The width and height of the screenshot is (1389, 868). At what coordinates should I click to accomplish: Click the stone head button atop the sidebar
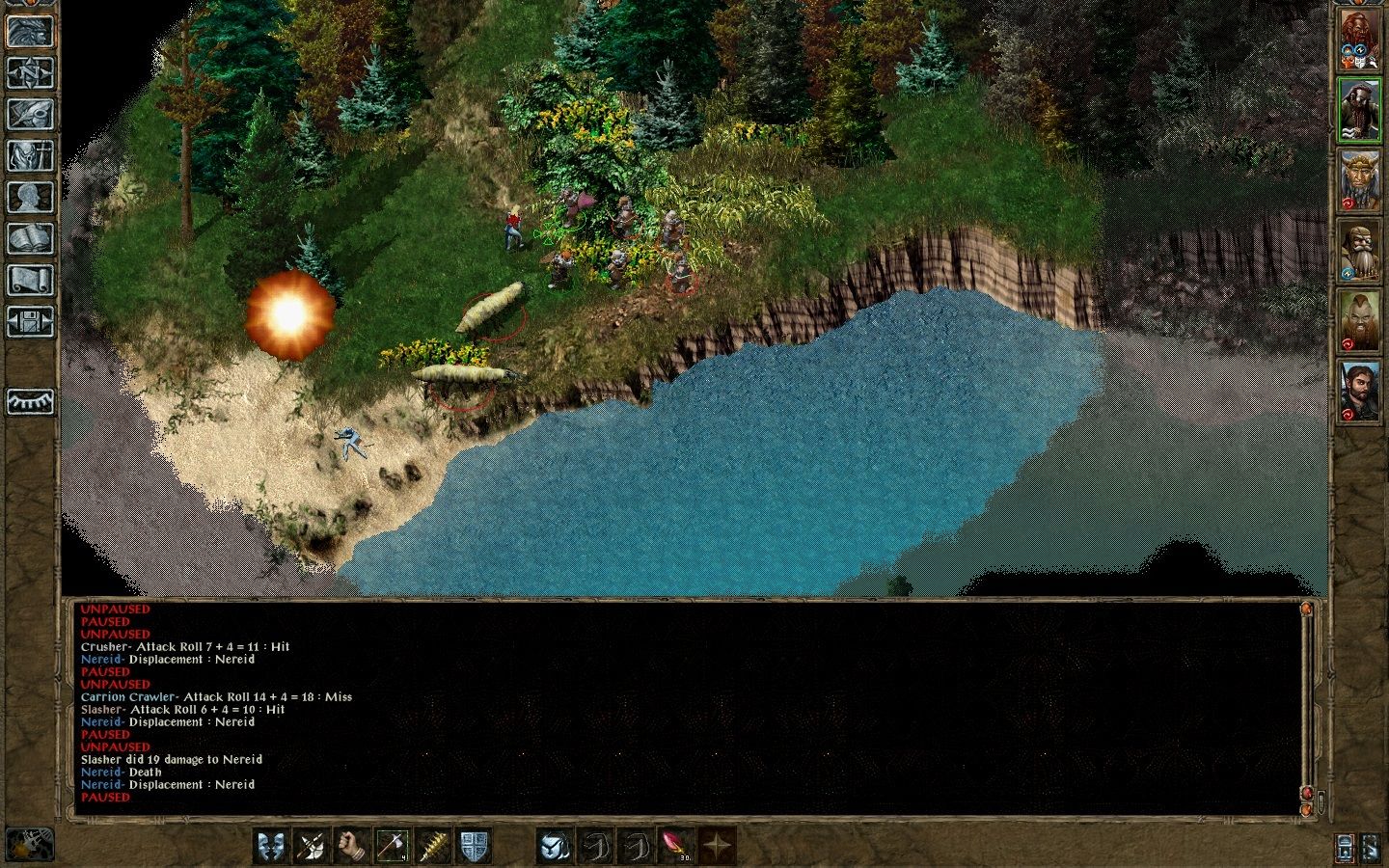pos(30,31)
